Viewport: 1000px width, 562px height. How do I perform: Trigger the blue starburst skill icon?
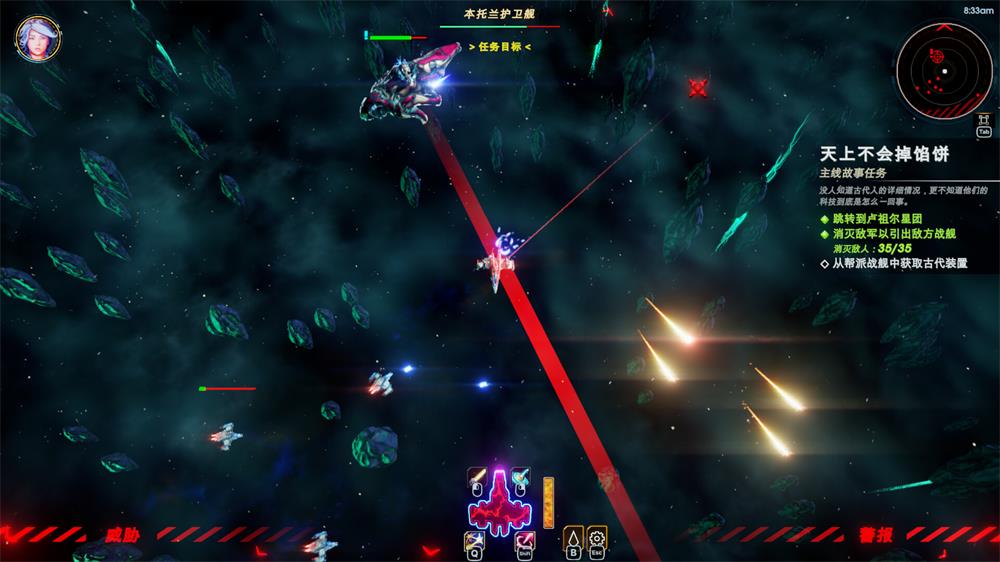[x=475, y=541]
